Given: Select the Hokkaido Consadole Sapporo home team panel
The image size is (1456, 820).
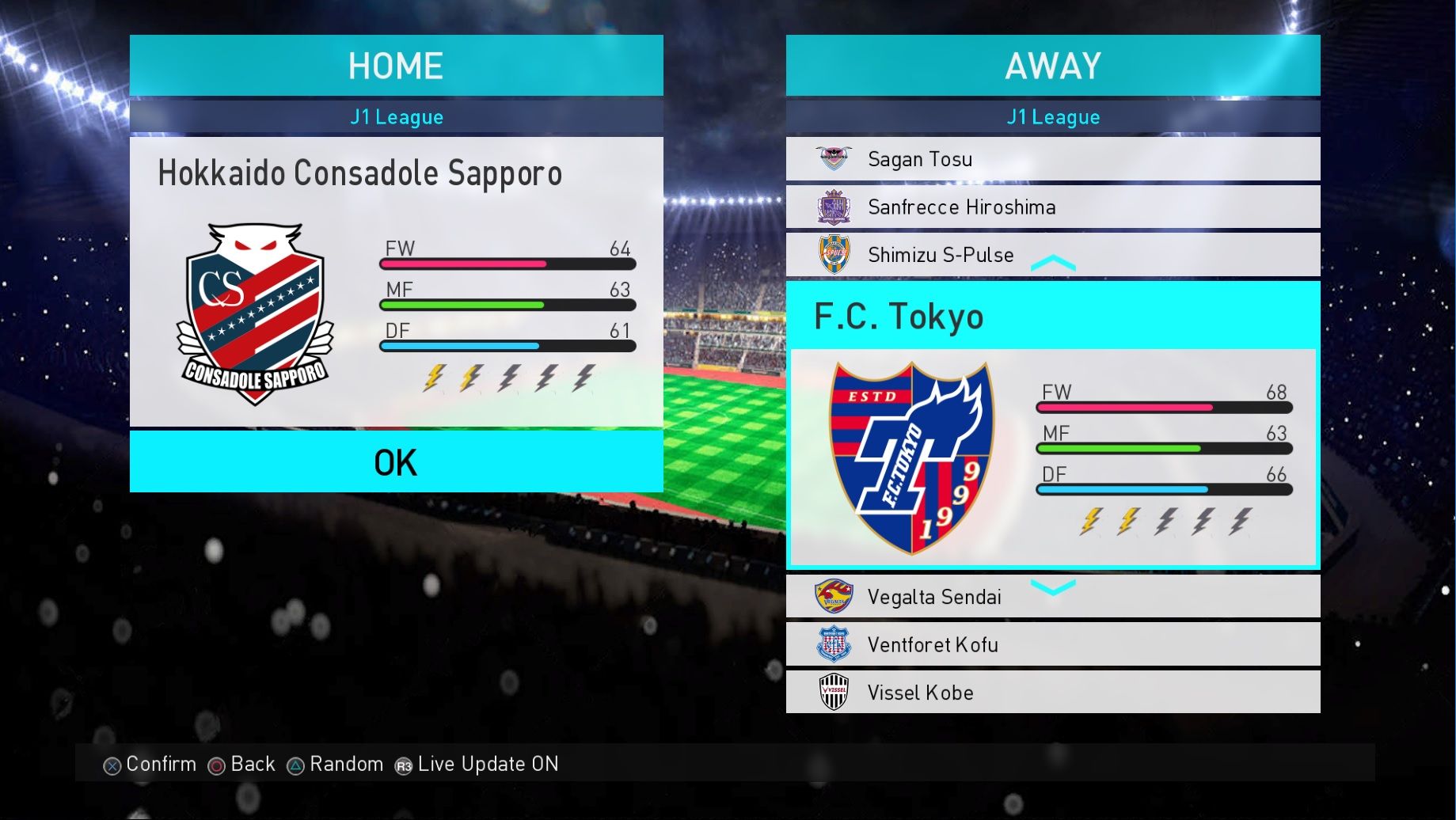Looking at the screenshot, I should [396, 281].
